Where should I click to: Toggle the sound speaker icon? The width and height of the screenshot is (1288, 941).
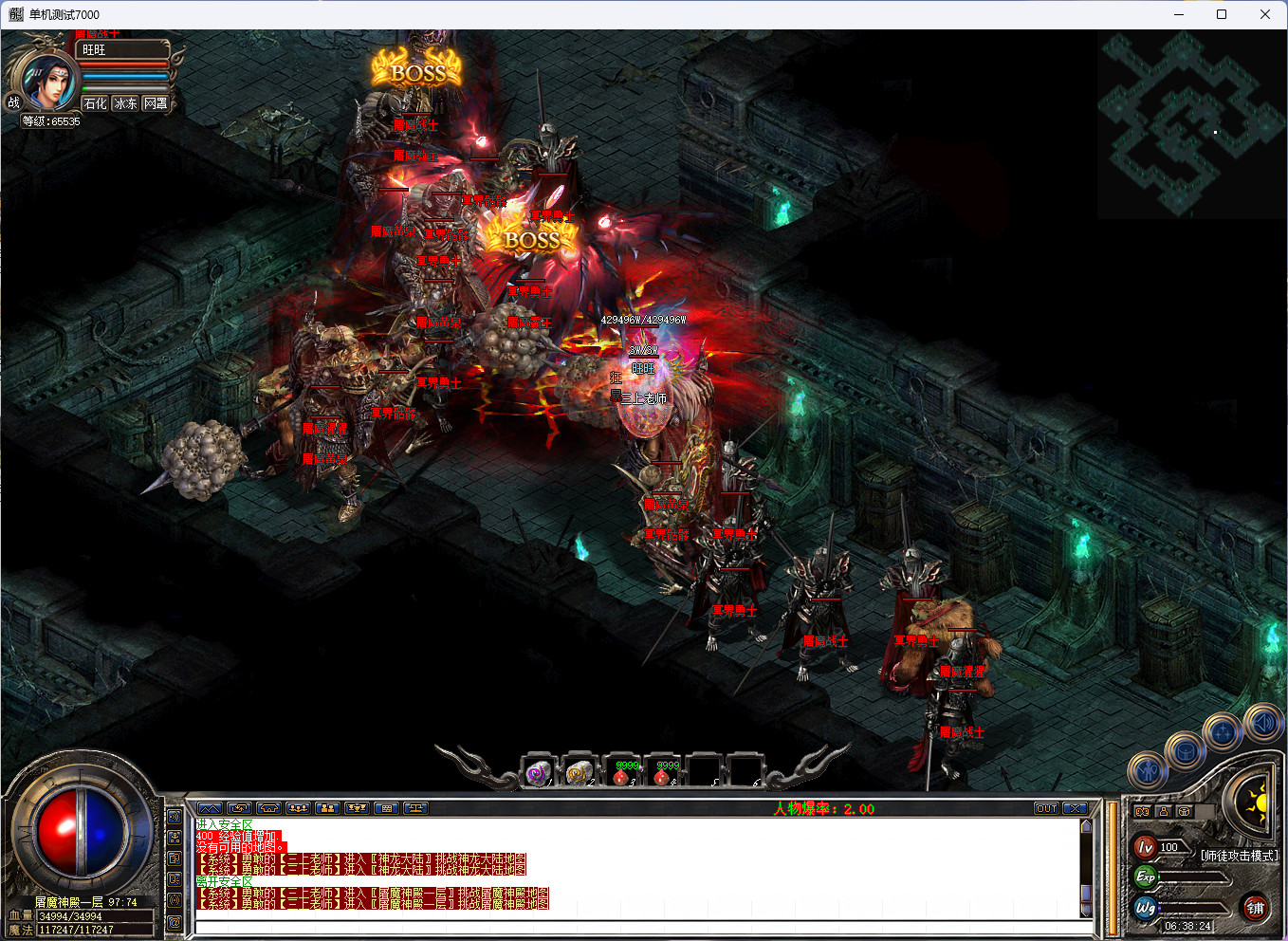click(1263, 724)
